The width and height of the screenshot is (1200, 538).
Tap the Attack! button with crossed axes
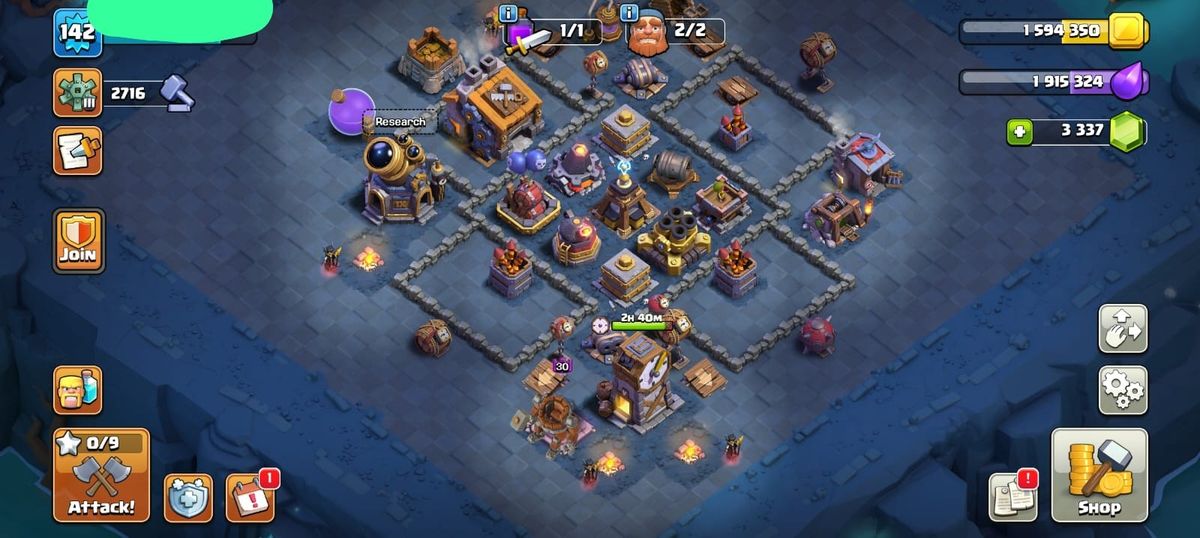point(101,476)
